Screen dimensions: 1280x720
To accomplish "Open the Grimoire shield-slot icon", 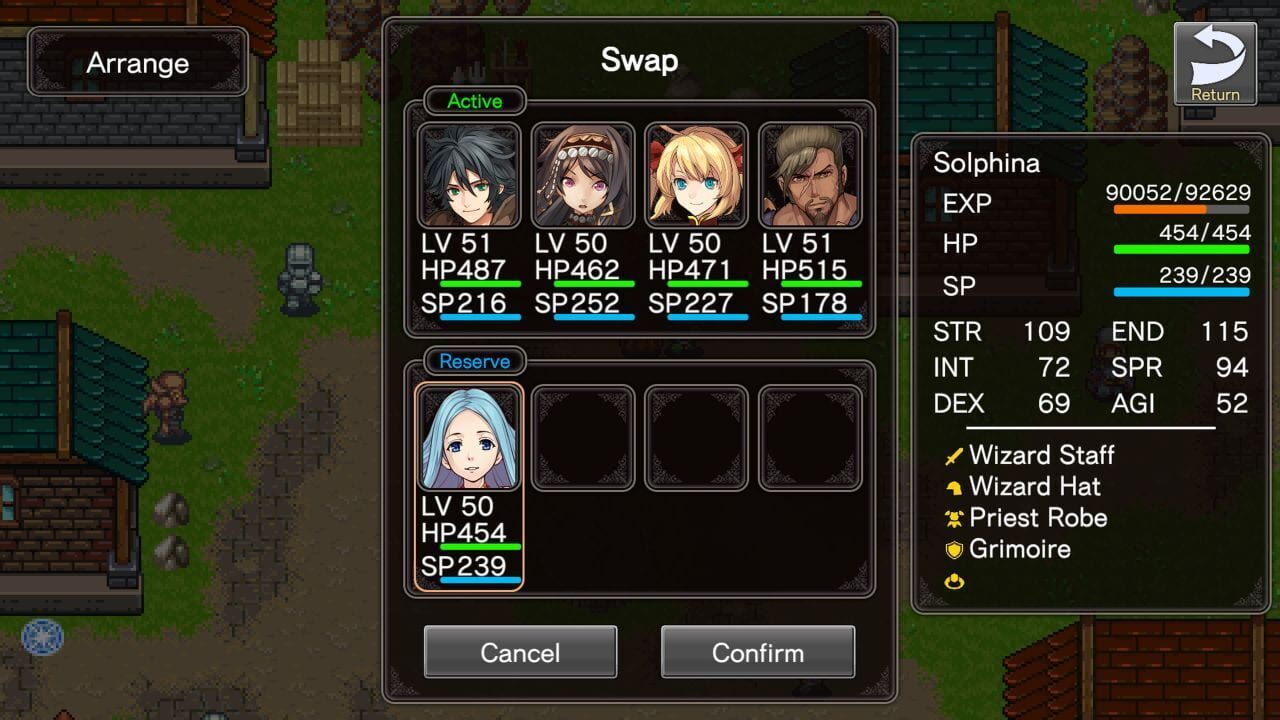I will (x=953, y=549).
